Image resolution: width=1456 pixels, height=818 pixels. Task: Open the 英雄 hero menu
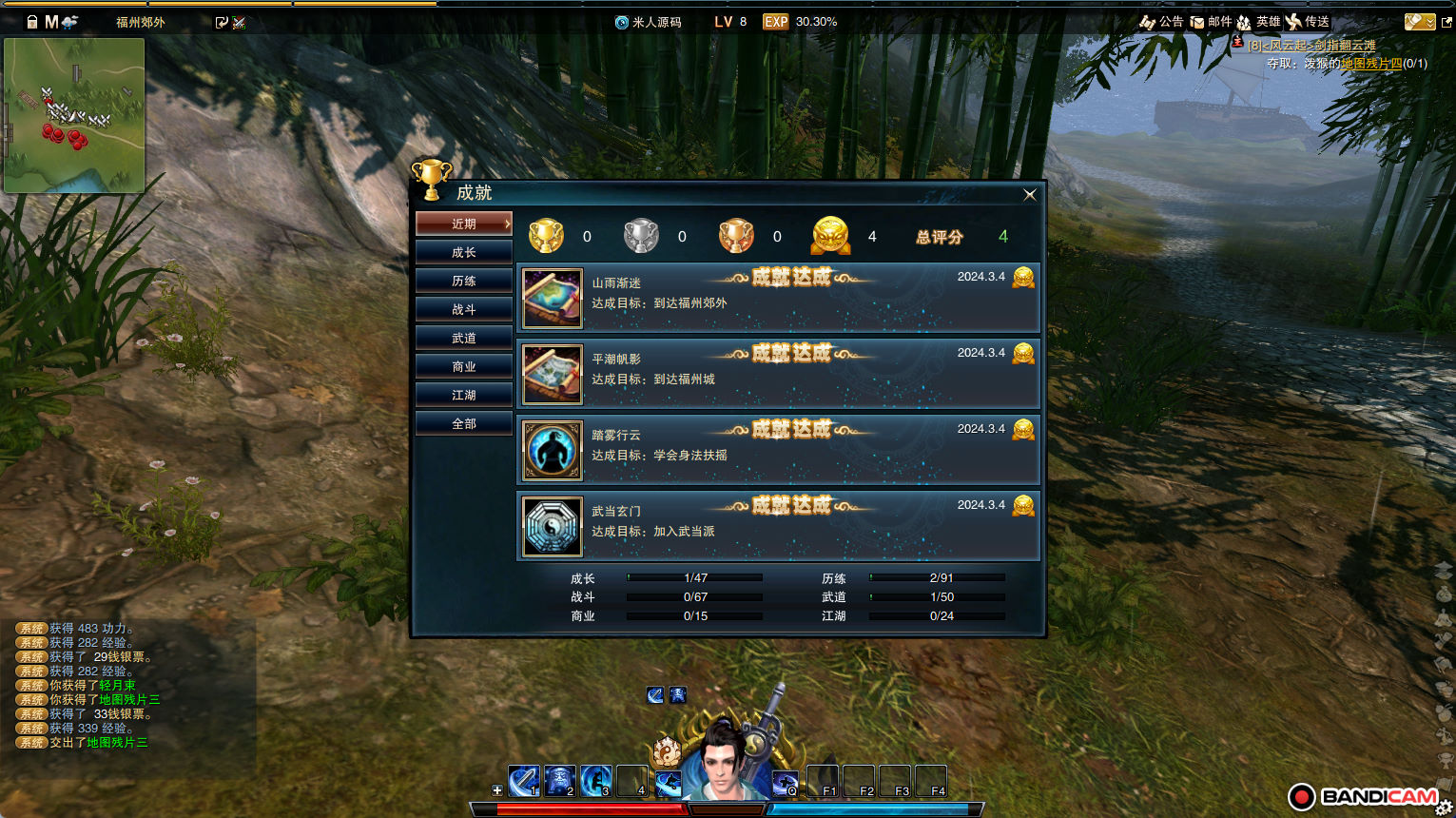[x=1259, y=22]
